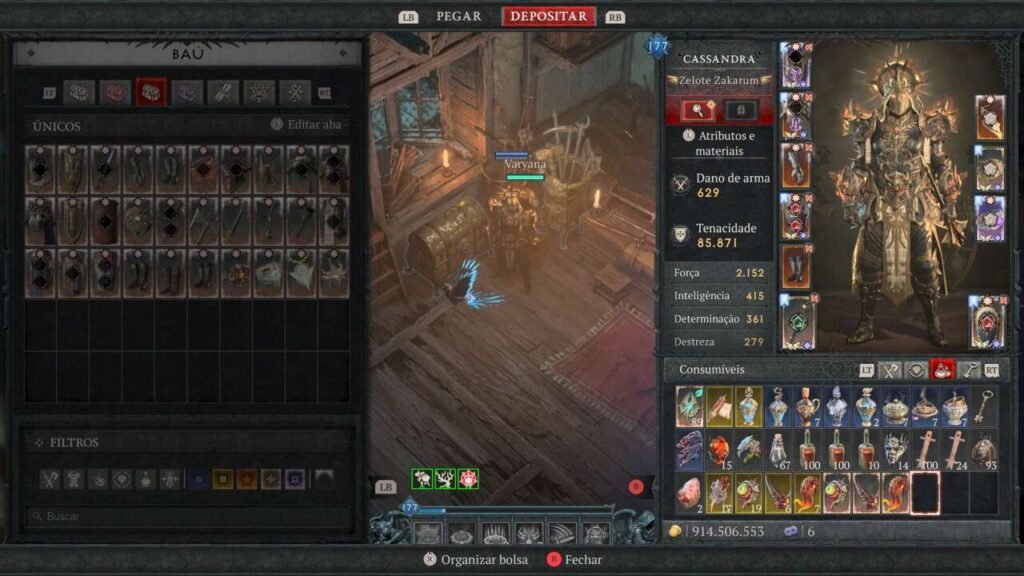Viewport: 1024px width, 576px height.
Task: Select the equipped helmet slot
Action: [x=795, y=65]
